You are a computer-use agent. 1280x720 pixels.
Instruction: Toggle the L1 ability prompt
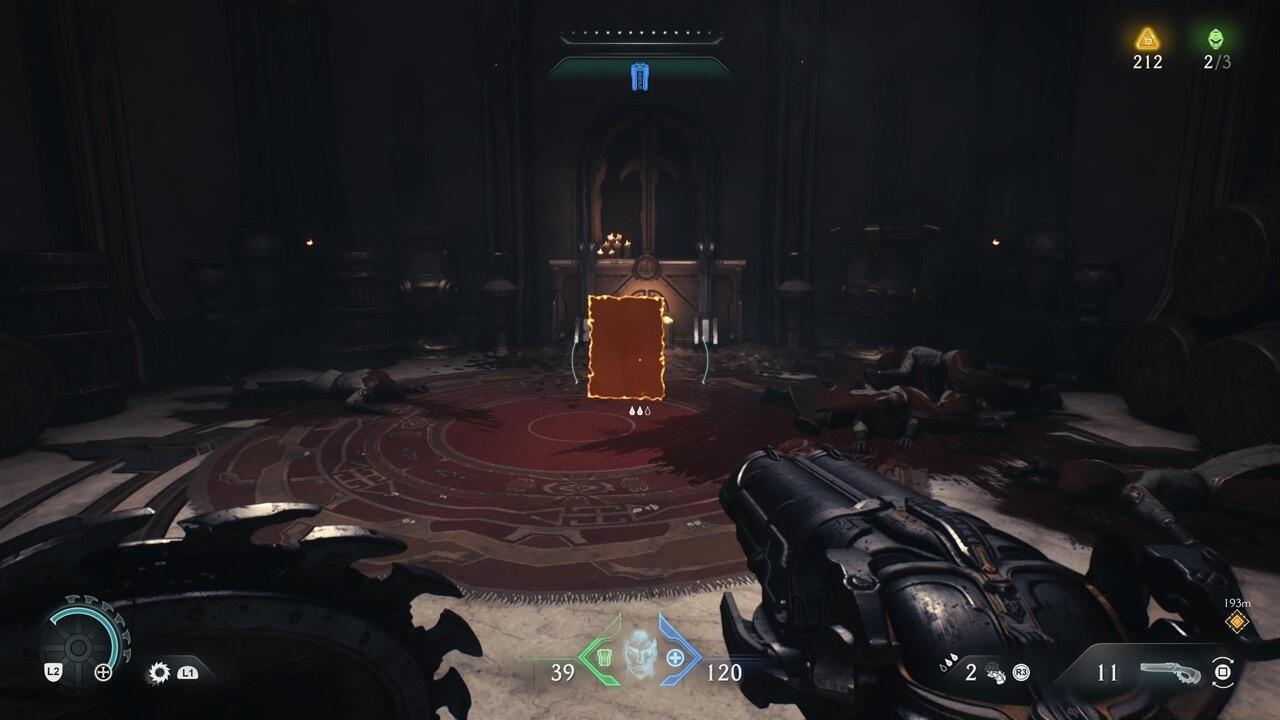tap(187, 673)
